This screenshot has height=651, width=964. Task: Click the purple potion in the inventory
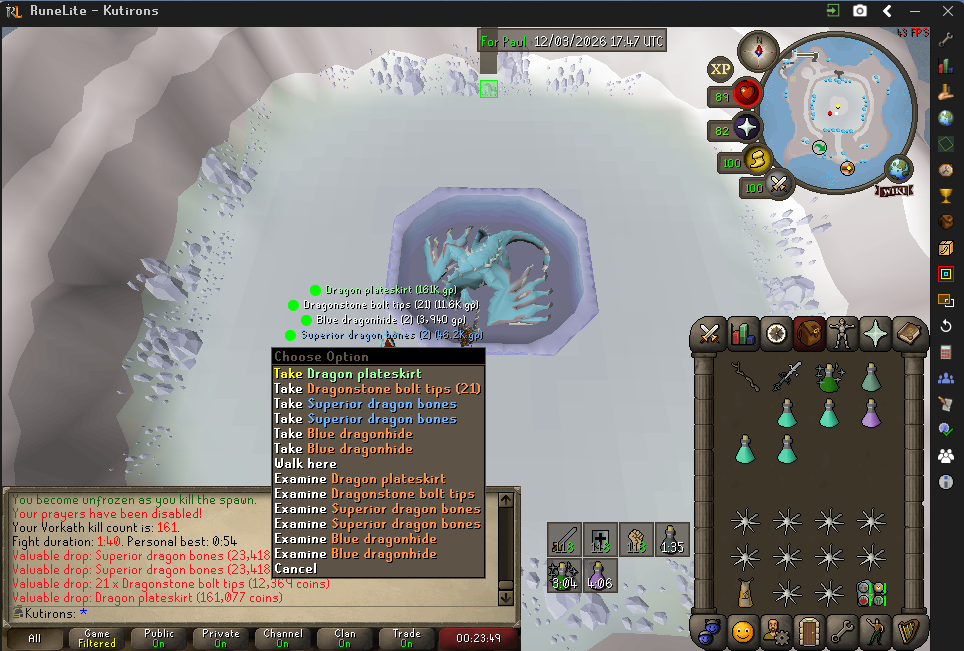coord(870,410)
